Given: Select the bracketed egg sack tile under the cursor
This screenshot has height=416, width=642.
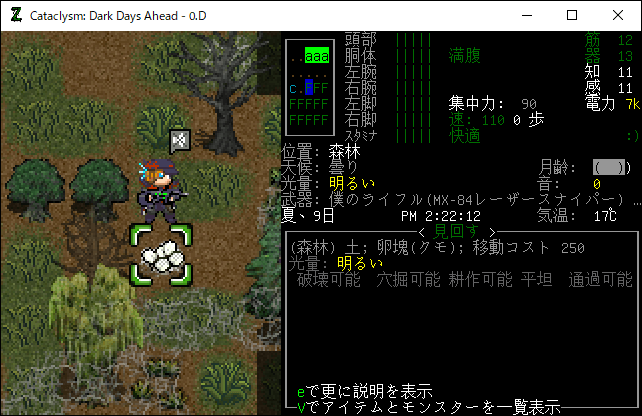Looking at the screenshot, I should point(160,255).
